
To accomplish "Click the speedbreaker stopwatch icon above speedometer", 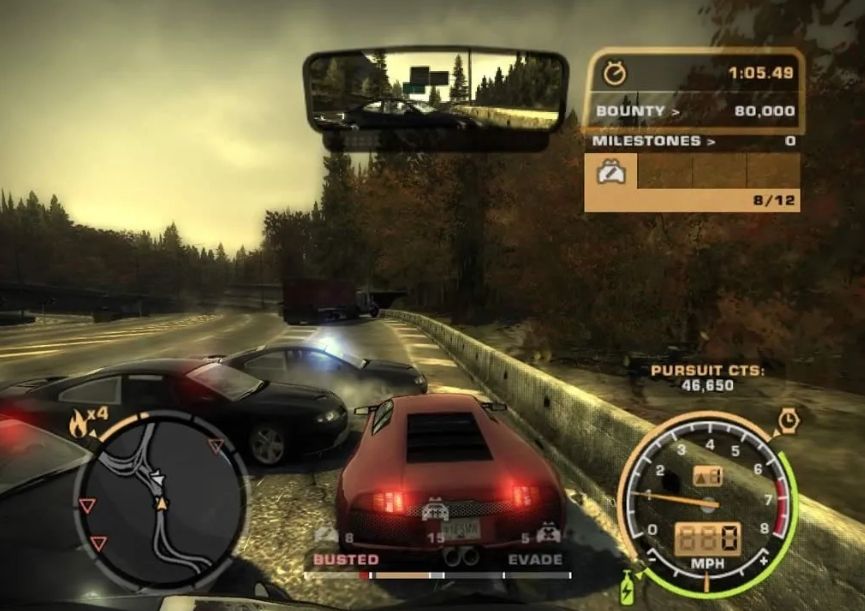I will point(788,418).
